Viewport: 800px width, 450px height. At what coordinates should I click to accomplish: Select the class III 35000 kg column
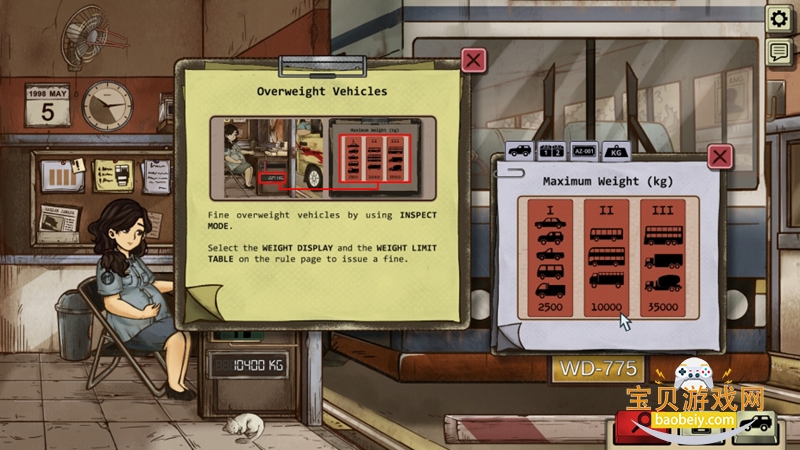click(x=663, y=258)
